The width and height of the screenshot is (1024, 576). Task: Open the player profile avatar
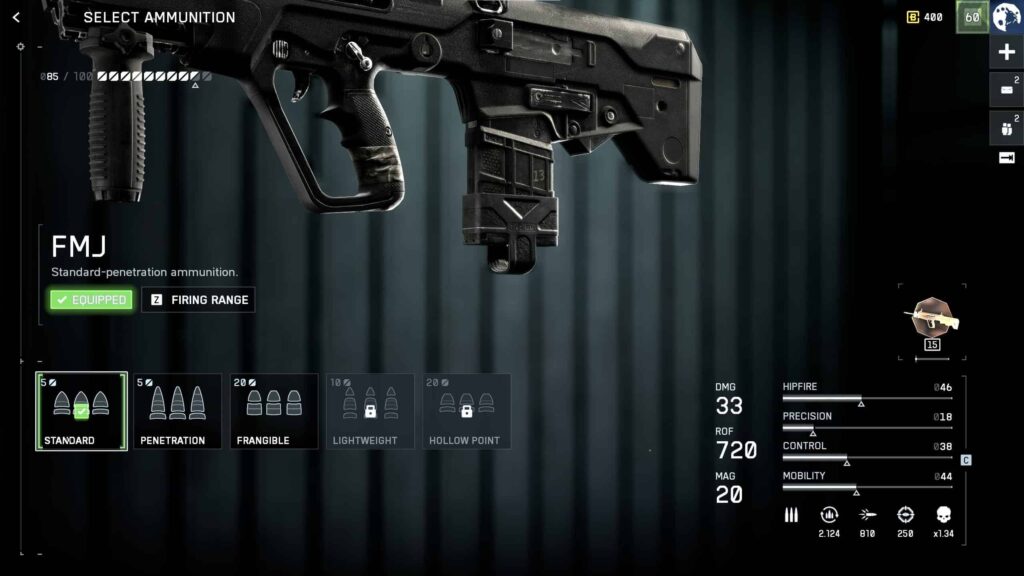tap(1007, 18)
